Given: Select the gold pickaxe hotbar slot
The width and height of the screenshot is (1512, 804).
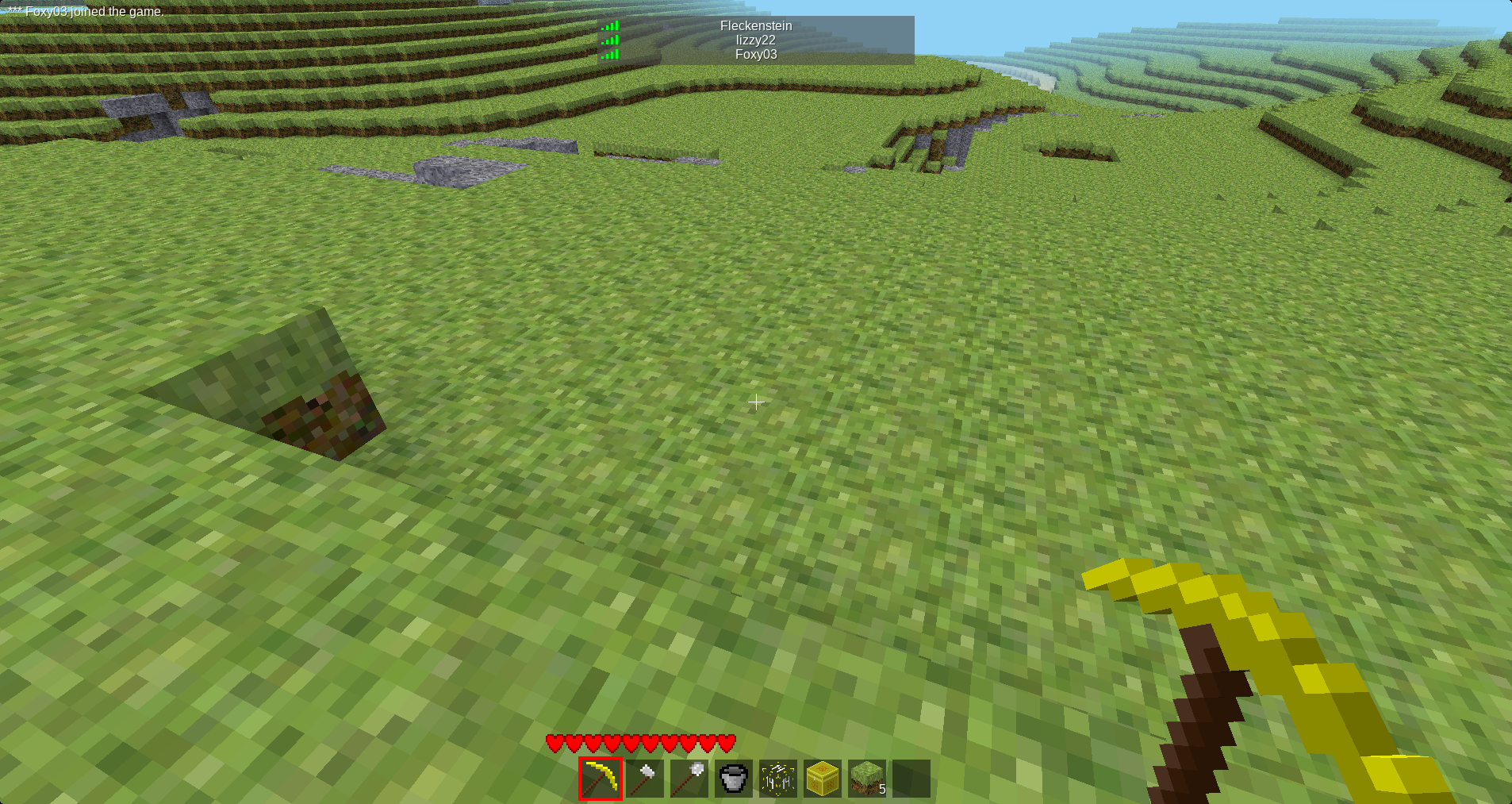Looking at the screenshot, I should [x=601, y=779].
